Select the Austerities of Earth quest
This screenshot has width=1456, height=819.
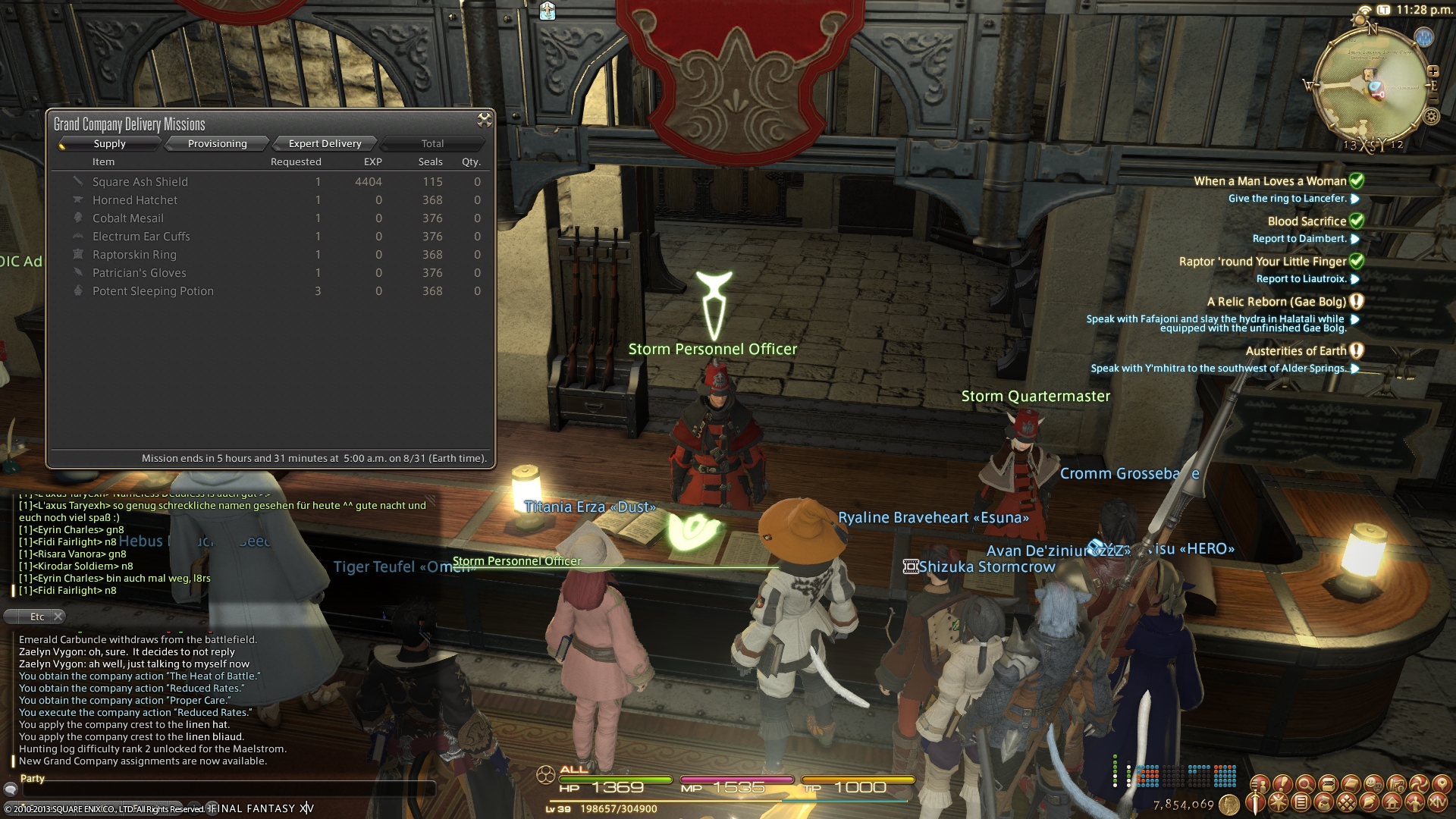[x=1295, y=351]
